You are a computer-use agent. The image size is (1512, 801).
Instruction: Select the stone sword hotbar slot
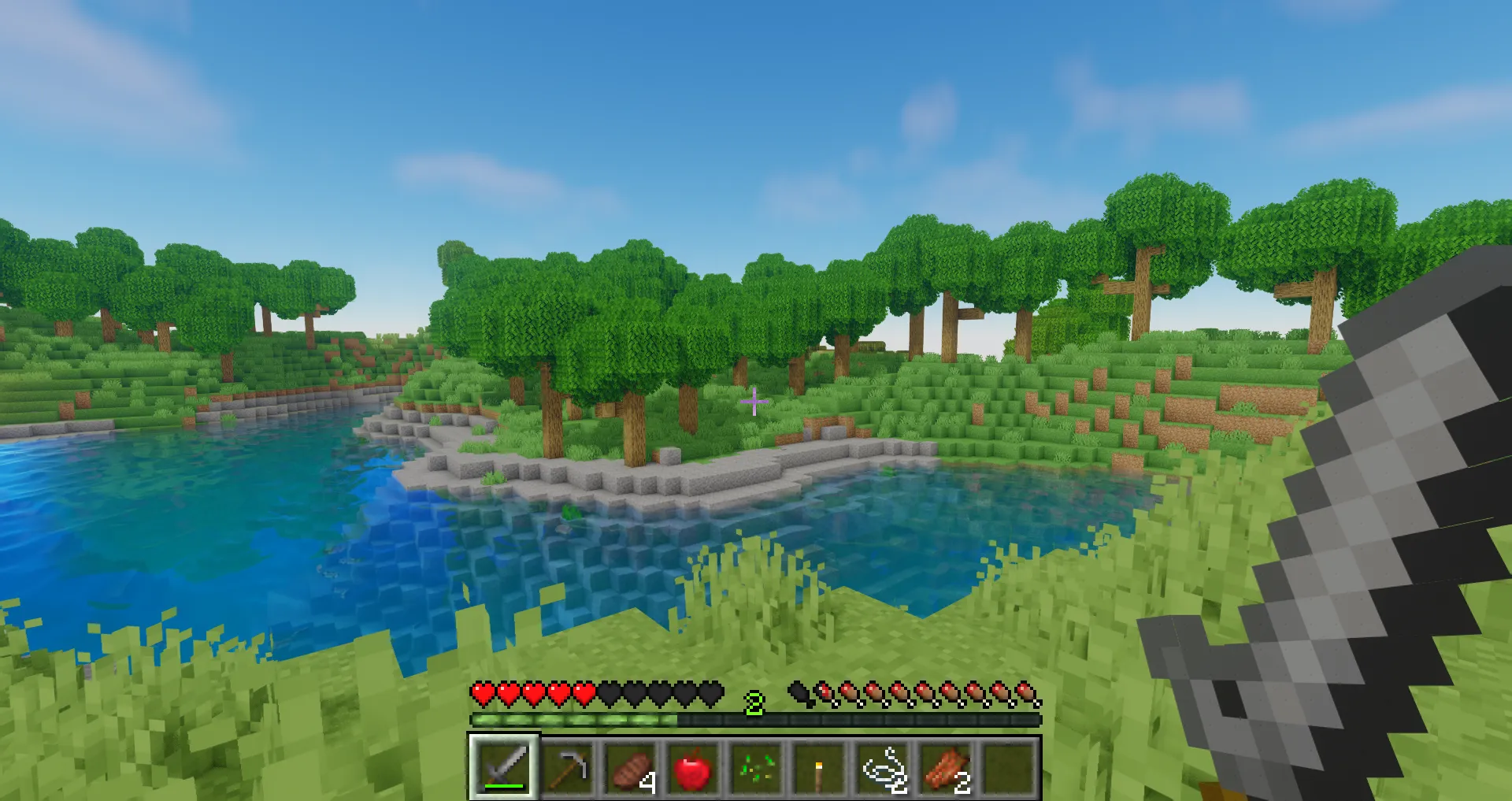pos(504,766)
